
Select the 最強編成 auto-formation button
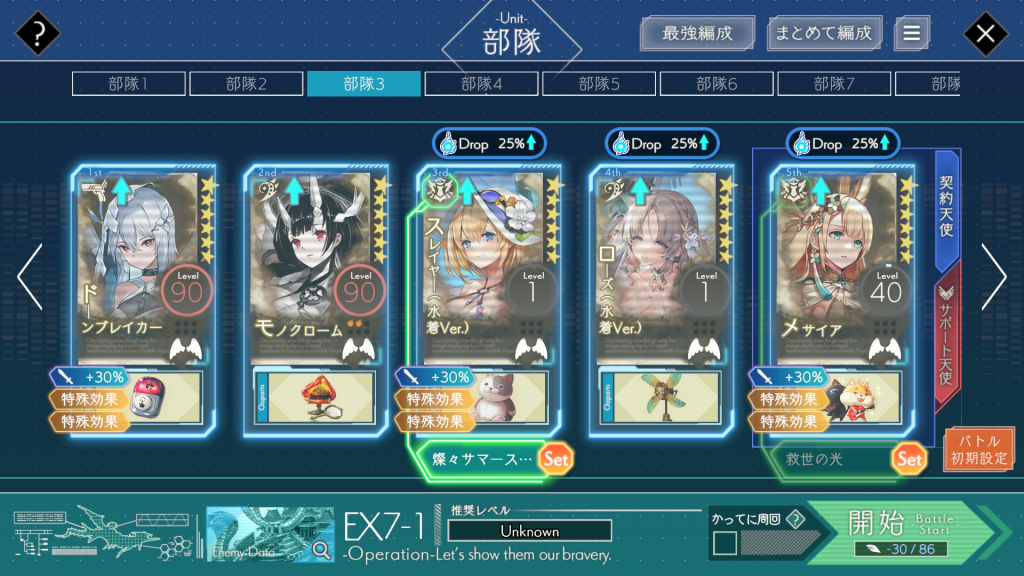tap(697, 33)
